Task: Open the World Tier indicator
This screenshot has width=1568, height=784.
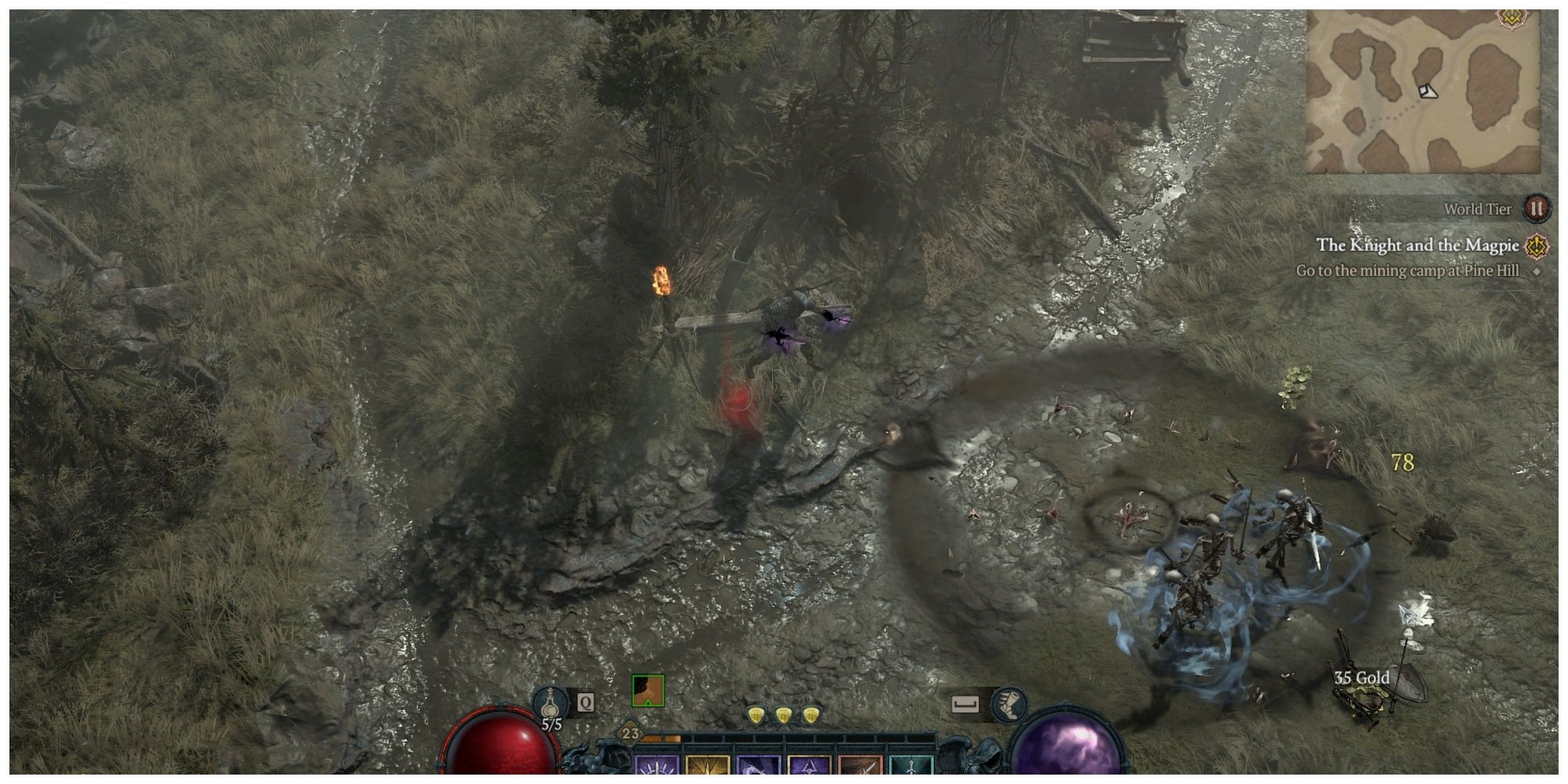Action: (1535, 210)
